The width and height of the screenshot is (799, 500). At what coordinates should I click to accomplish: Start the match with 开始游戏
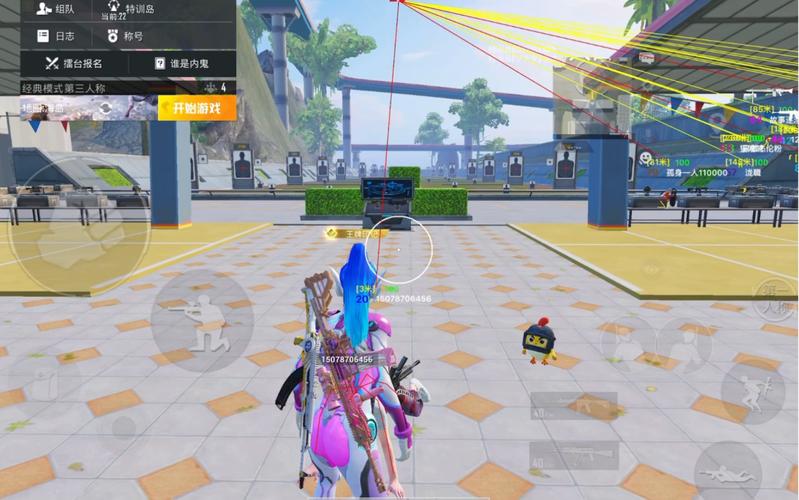[x=196, y=108]
